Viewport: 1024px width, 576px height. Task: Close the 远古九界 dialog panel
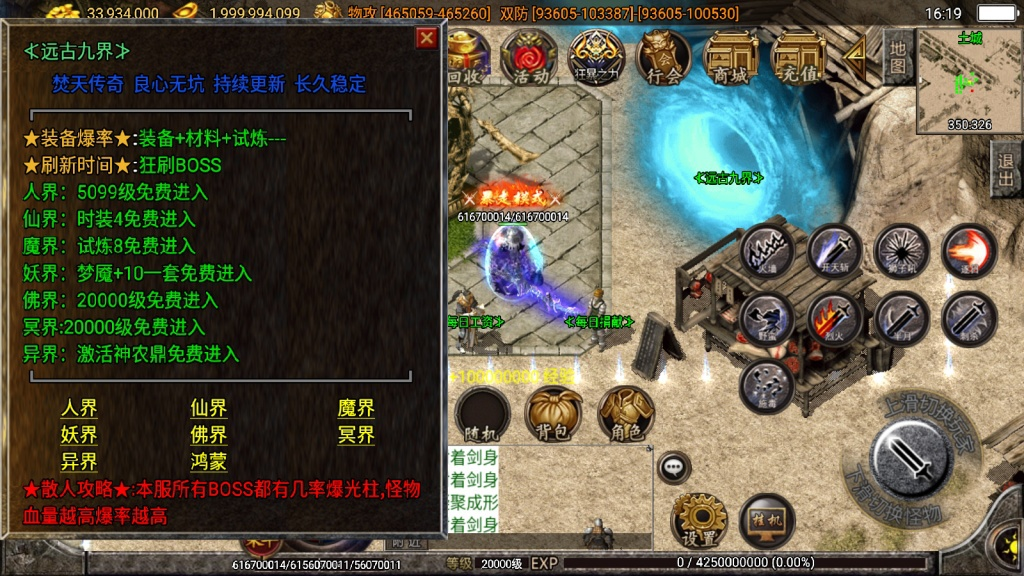tap(427, 38)
